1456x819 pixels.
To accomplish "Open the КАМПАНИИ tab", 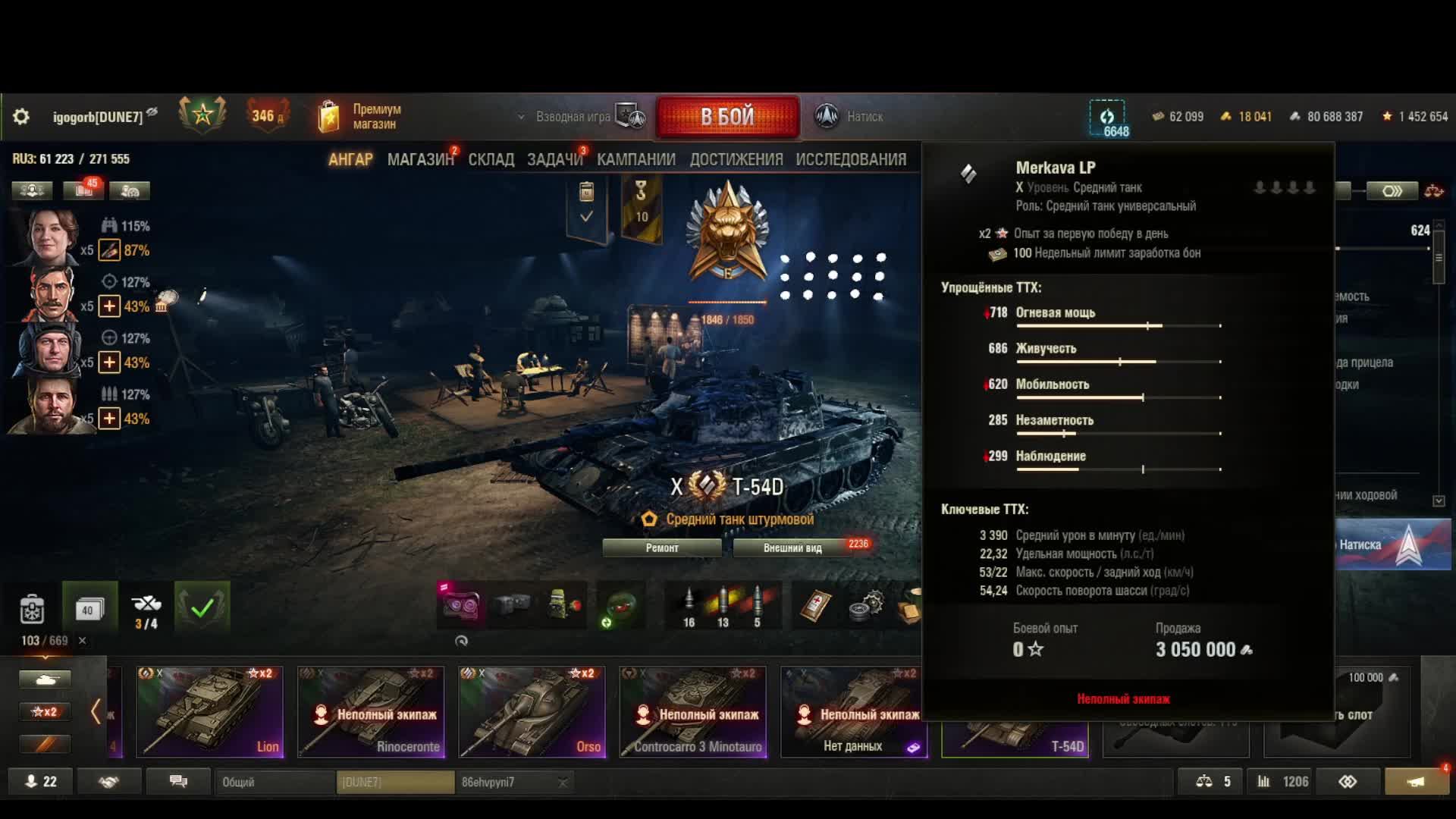I will [635, 159].
